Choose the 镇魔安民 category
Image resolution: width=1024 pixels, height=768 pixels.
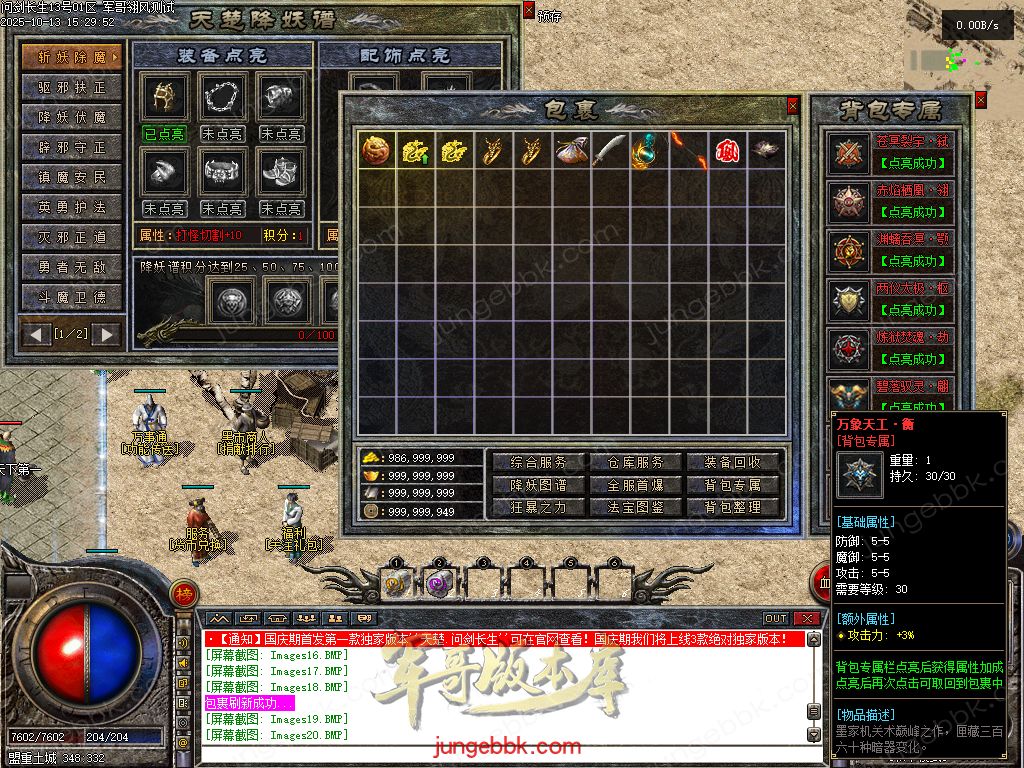[x=72, y=178]
